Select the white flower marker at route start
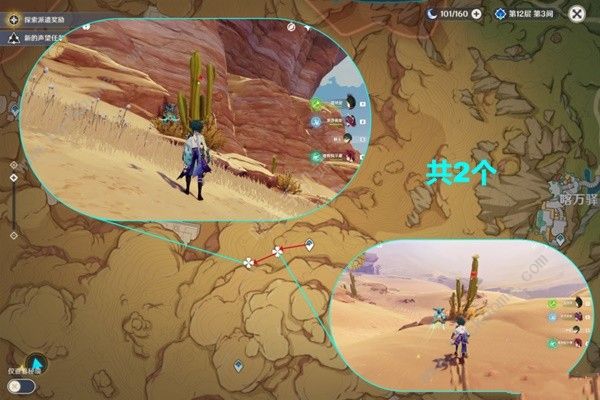The image size is (600, 400). [248, 263]
